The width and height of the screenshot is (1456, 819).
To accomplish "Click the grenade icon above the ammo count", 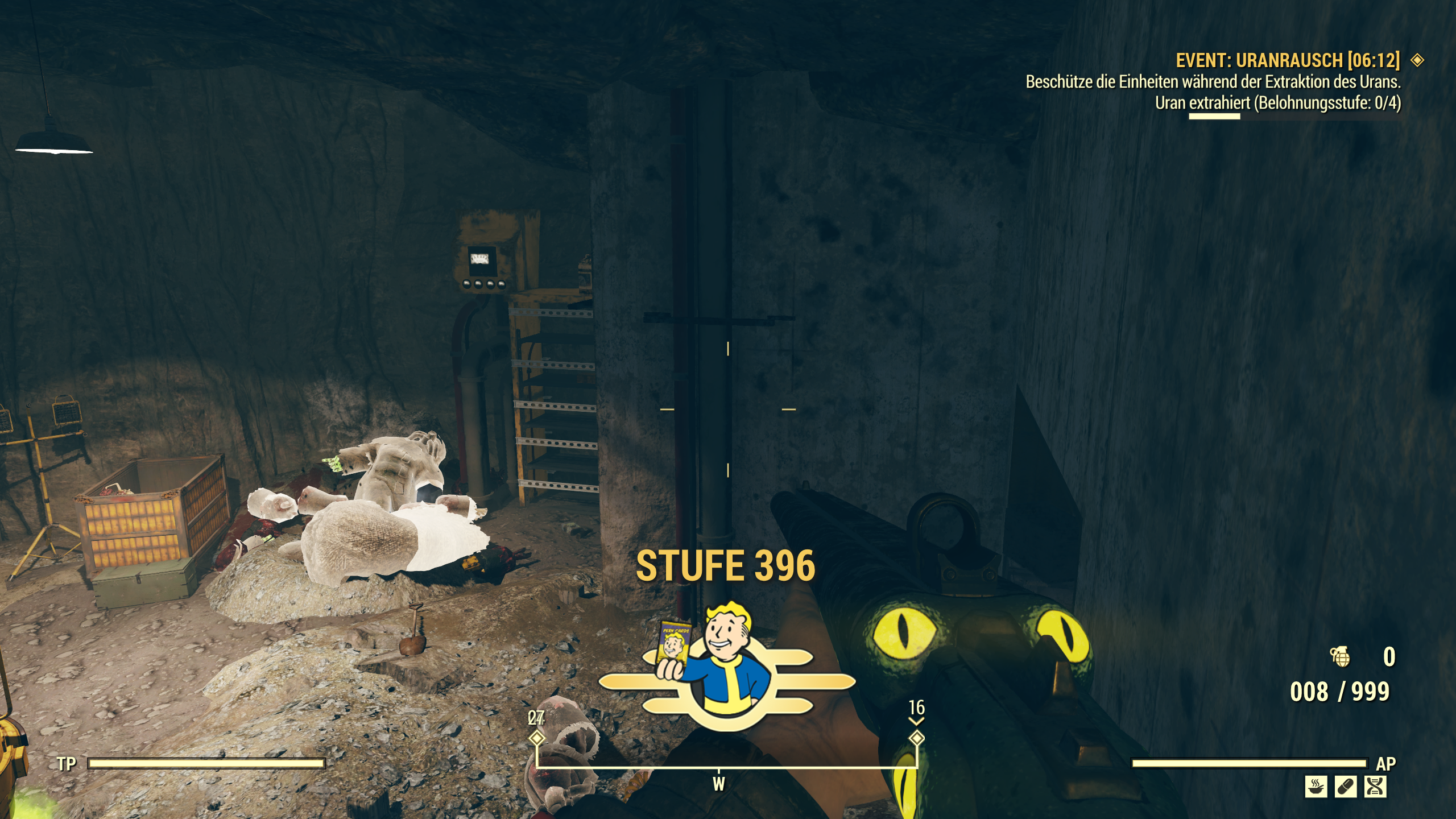I will coord(1341,657).
